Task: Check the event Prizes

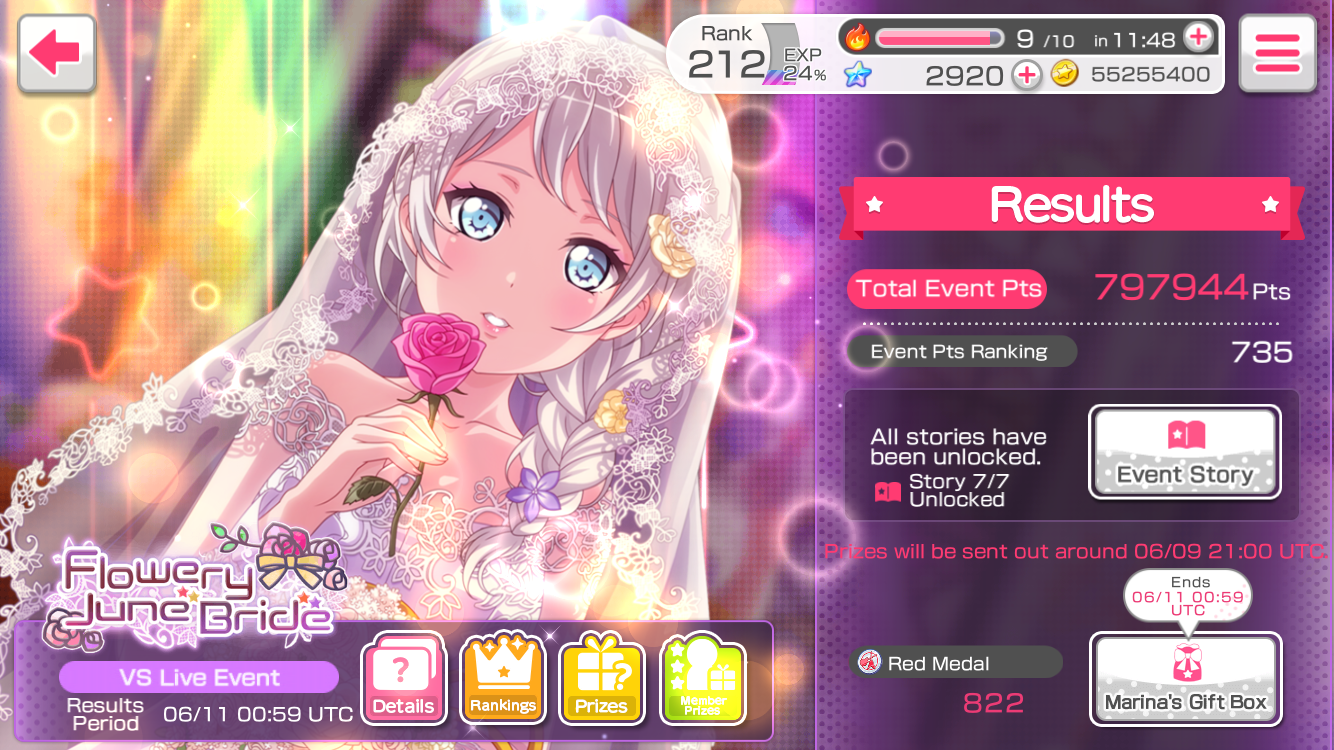Action: pos(601,678)
